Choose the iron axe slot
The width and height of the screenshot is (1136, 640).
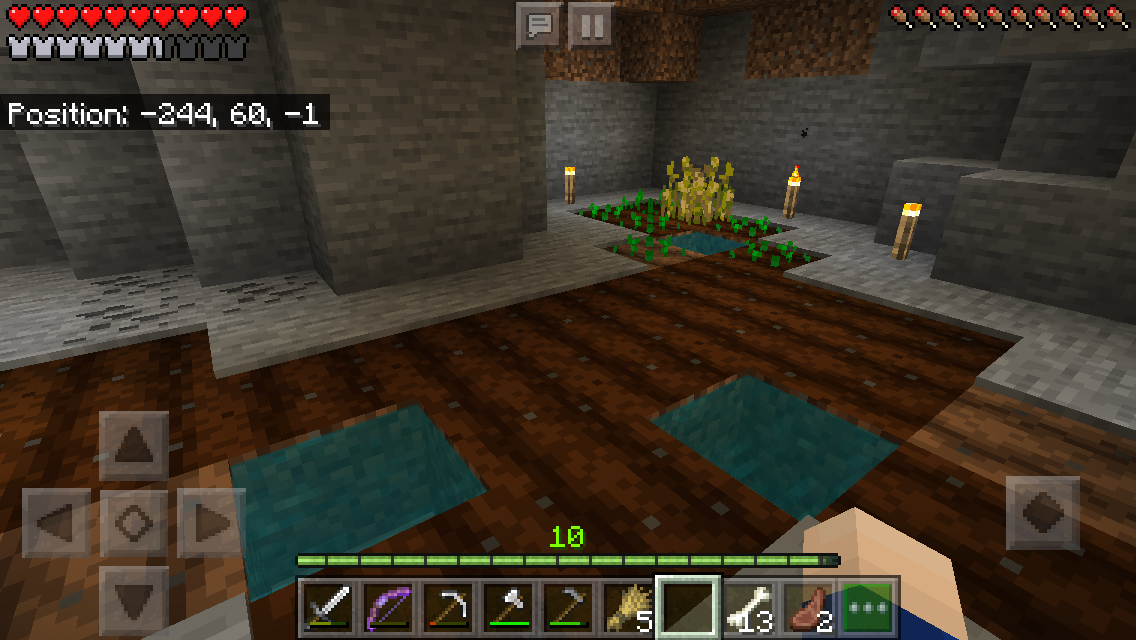pyautogui.click(x=508, y=607)
